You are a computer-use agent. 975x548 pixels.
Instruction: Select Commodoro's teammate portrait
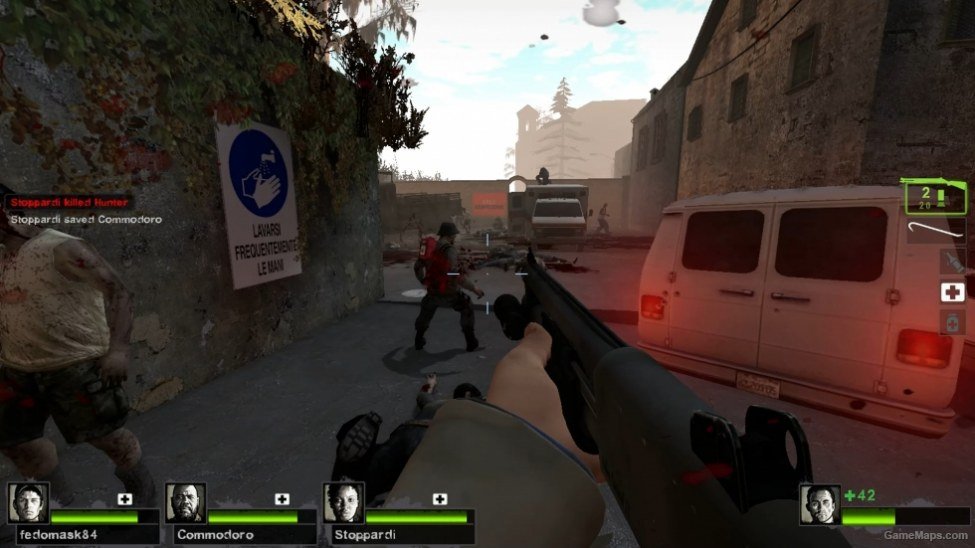point(186,503)
